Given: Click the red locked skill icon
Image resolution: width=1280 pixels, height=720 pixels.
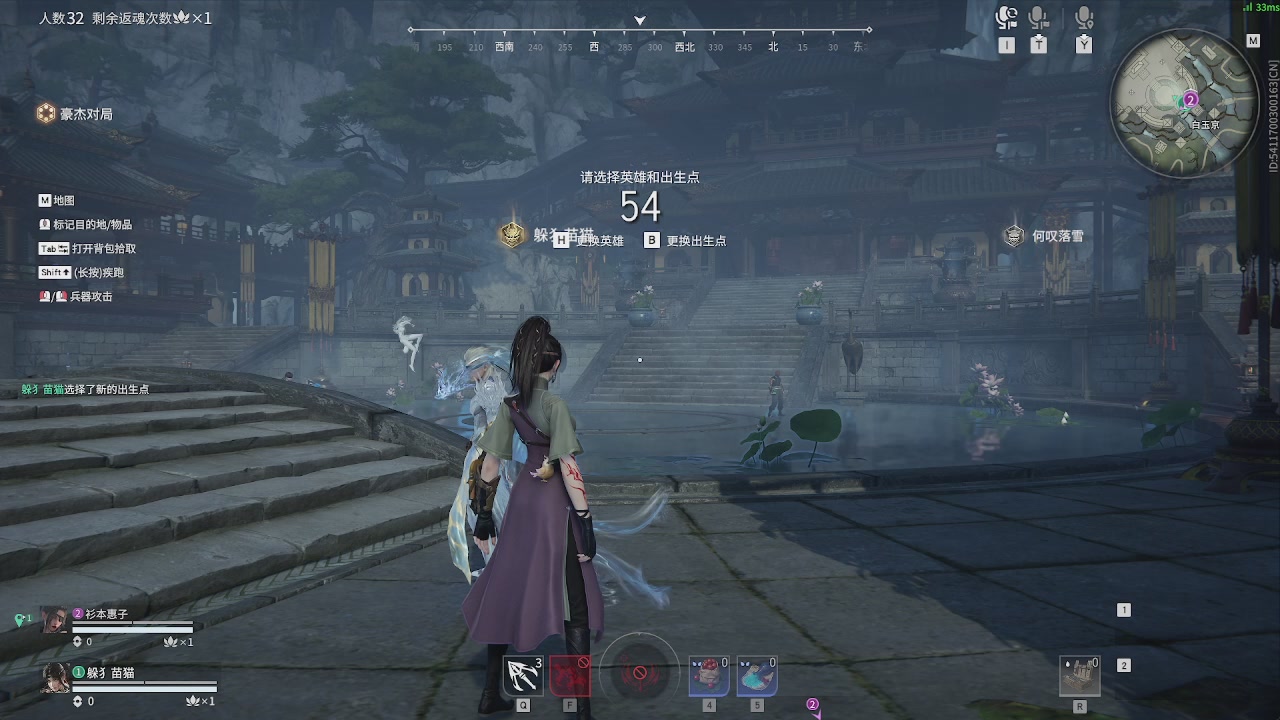Looking at the screenshot, I should point(569,676).
